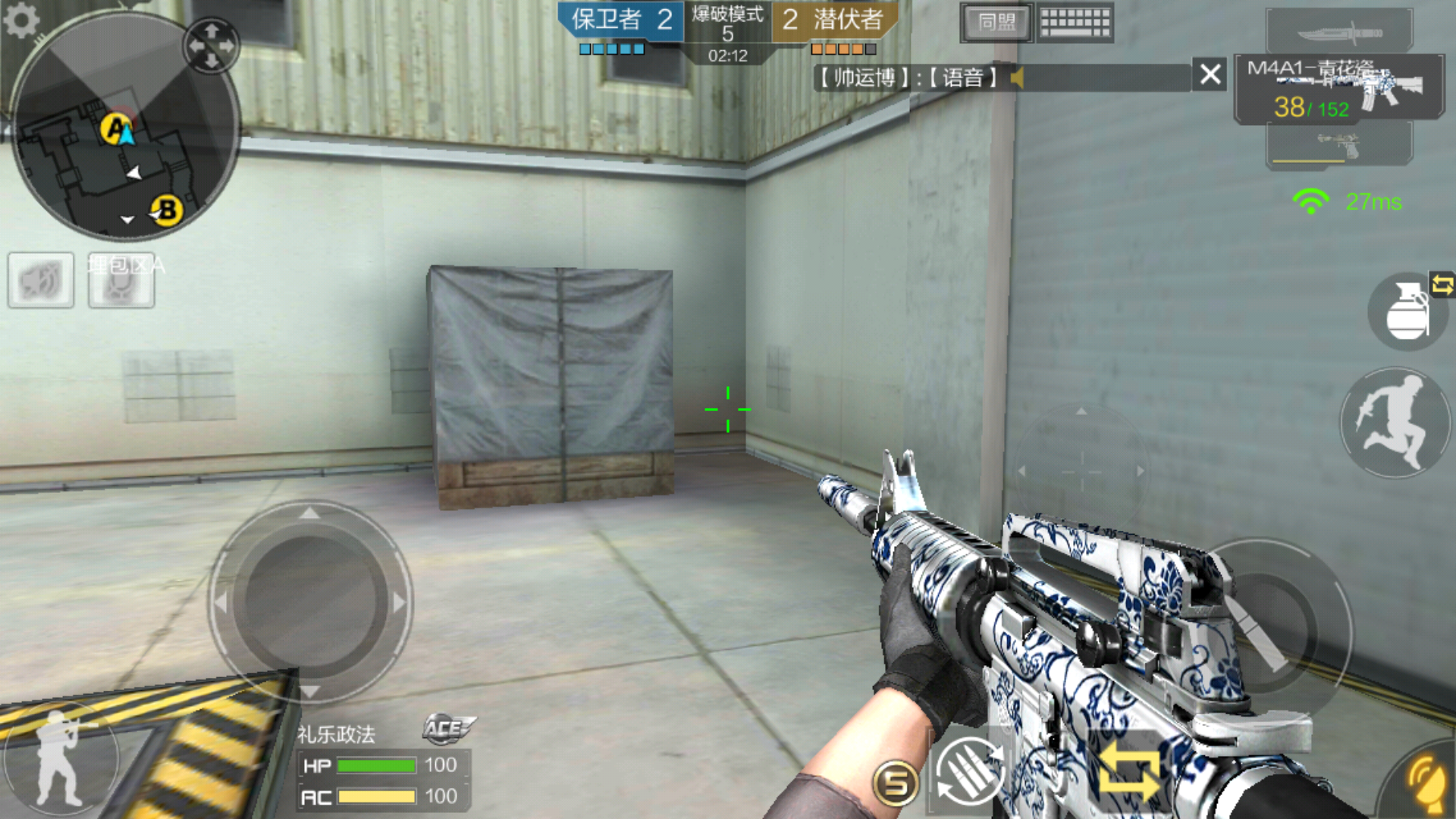Select the pistol sidearm slot
The width and height of the screenshot is (1456, 819).
pos(1339,144)
